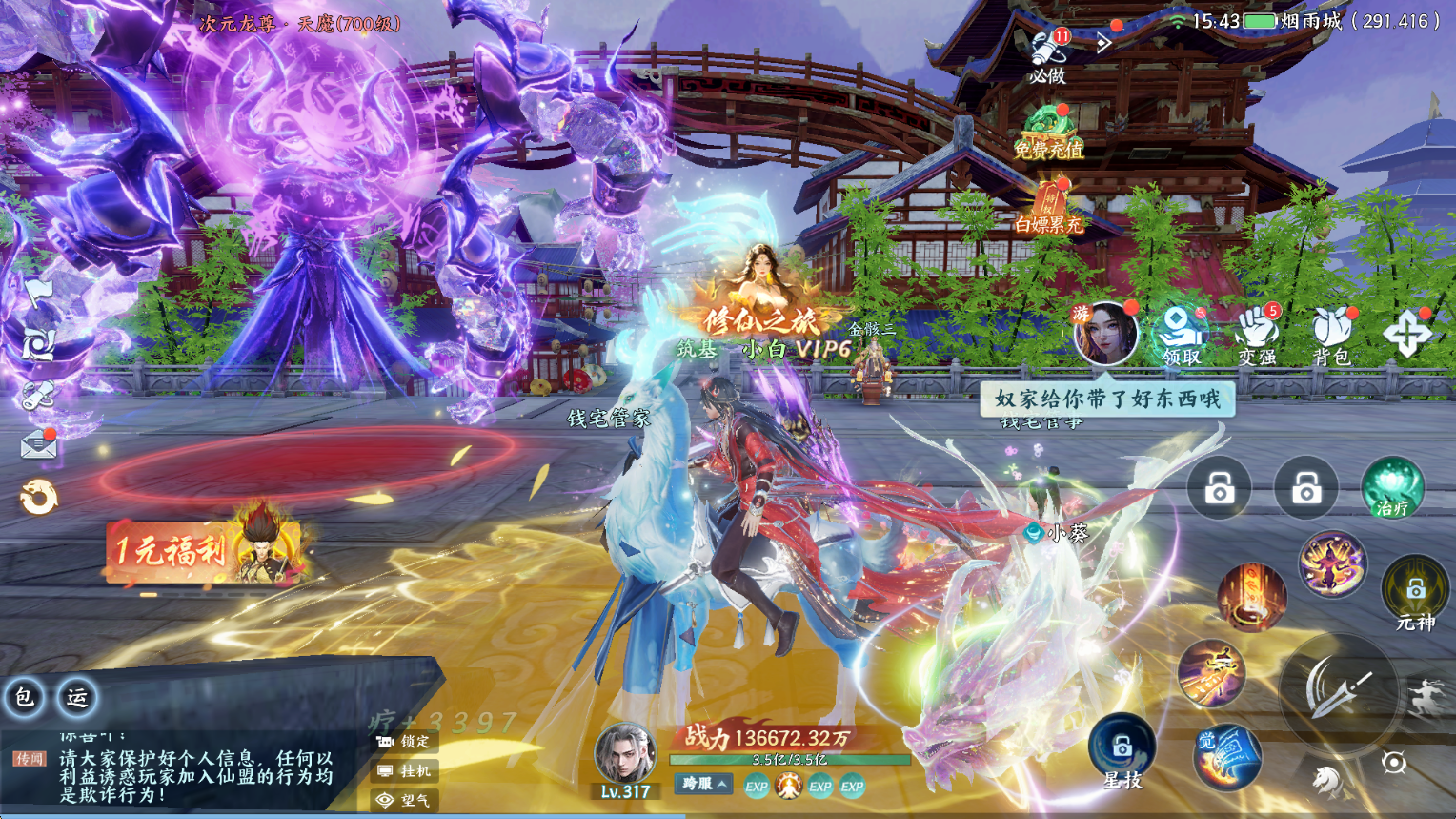This screenshot has width=1456, height=819.
Task: Click the 运 round button
Action: (77, 697)
